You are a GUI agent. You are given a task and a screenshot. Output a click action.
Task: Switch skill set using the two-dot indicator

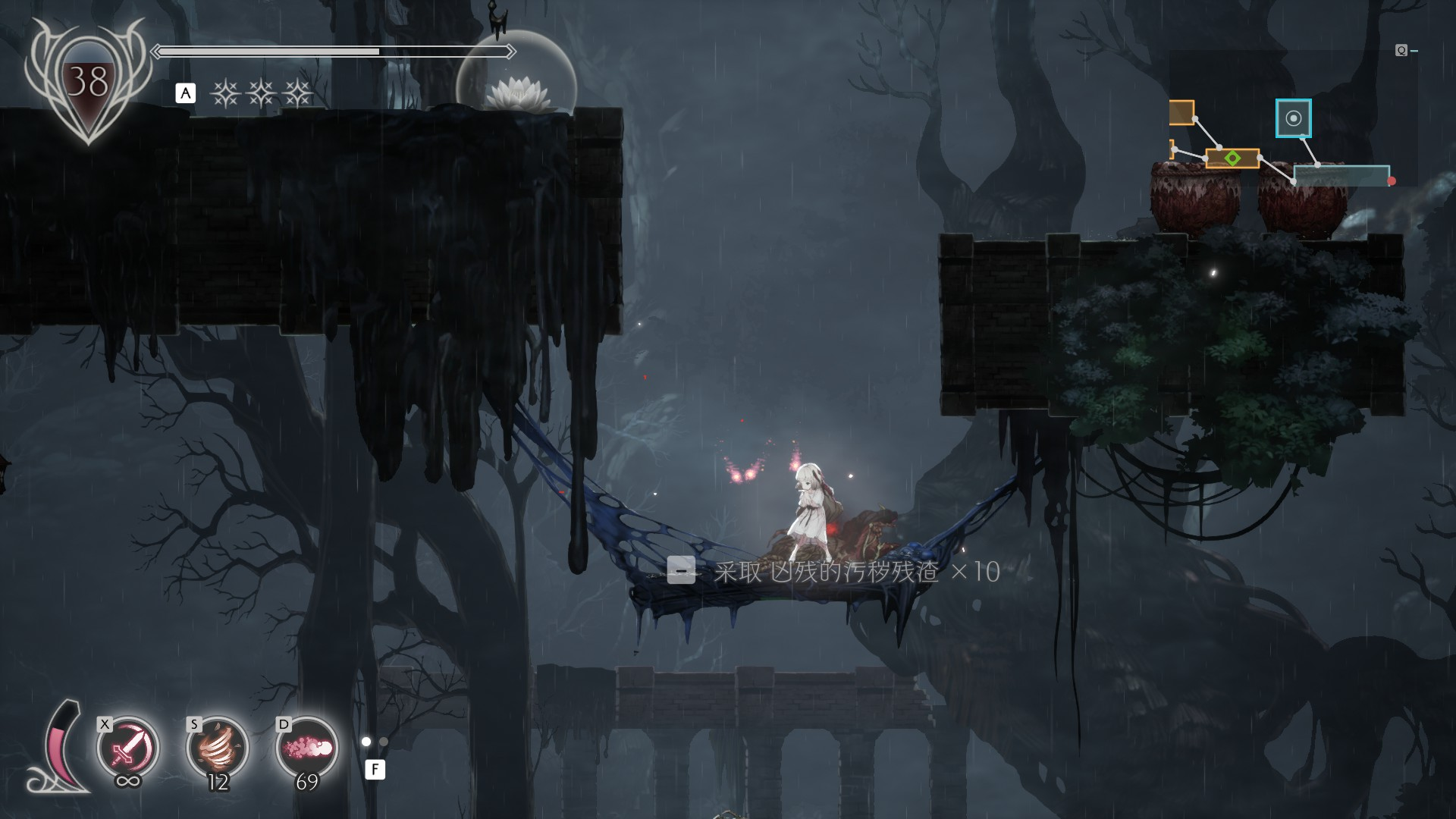(x=375, y=742)
